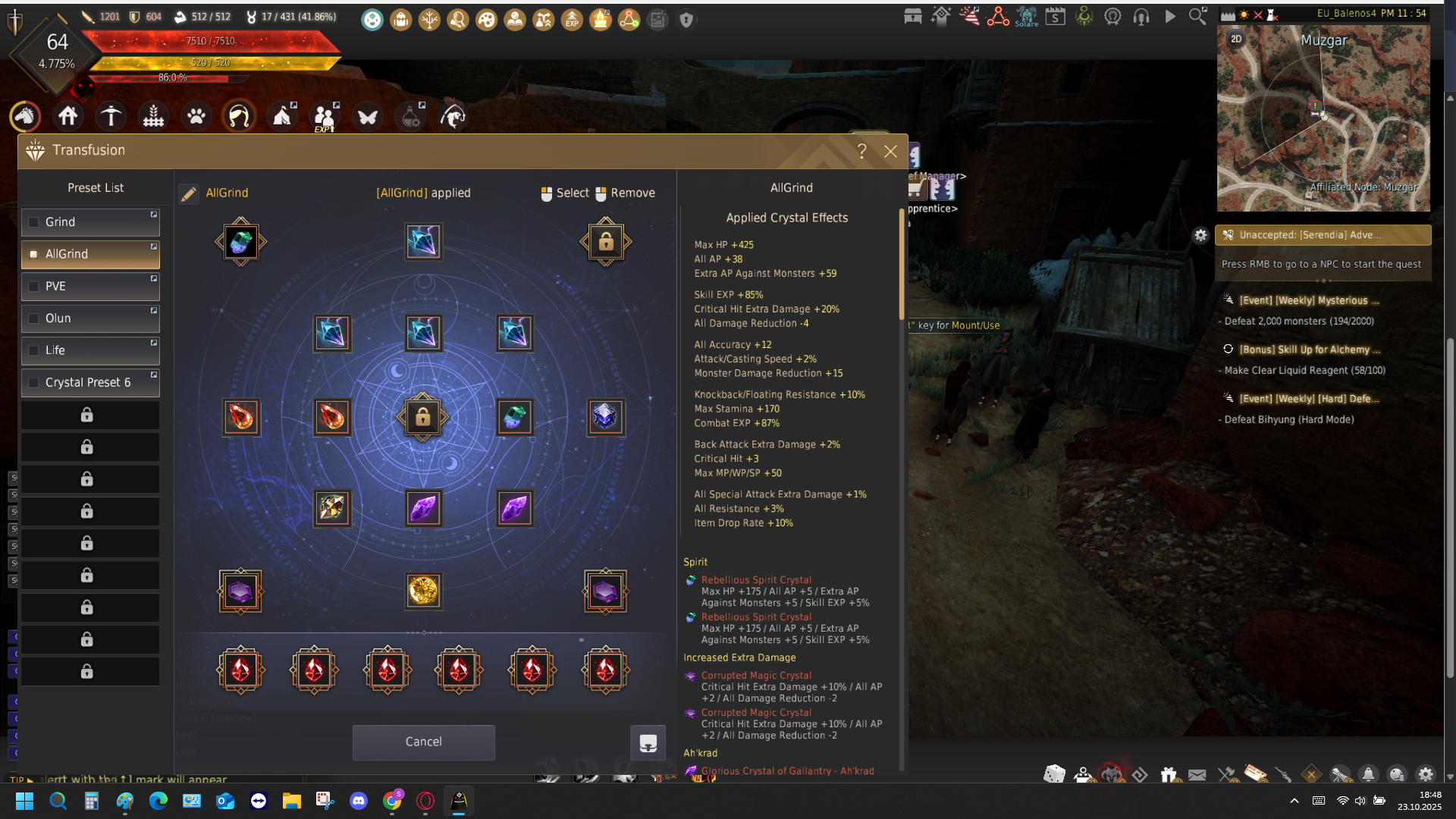Choose the PVE crystal preset
Image resolution: width=1456 pixels, height=819 pixels.
pos(90,287)
